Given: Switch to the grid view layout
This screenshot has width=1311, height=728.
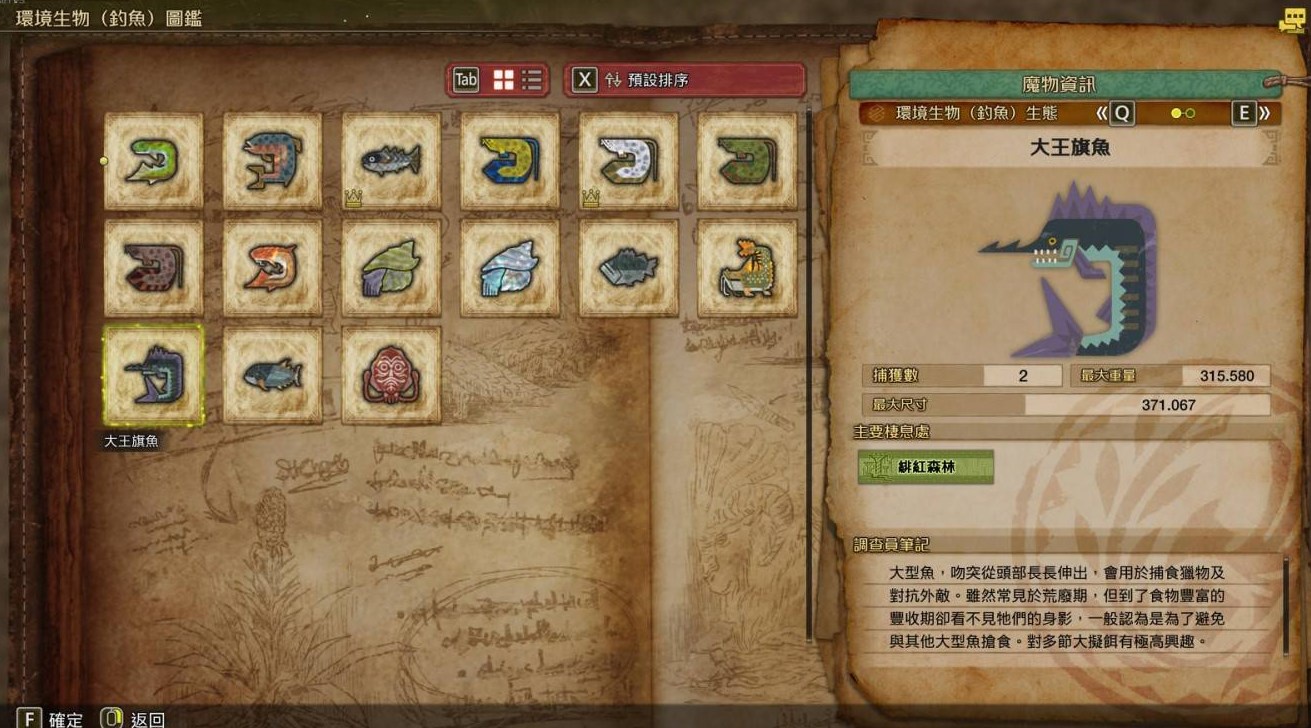Looking at the screenshot, I should [x=503, y=80].
